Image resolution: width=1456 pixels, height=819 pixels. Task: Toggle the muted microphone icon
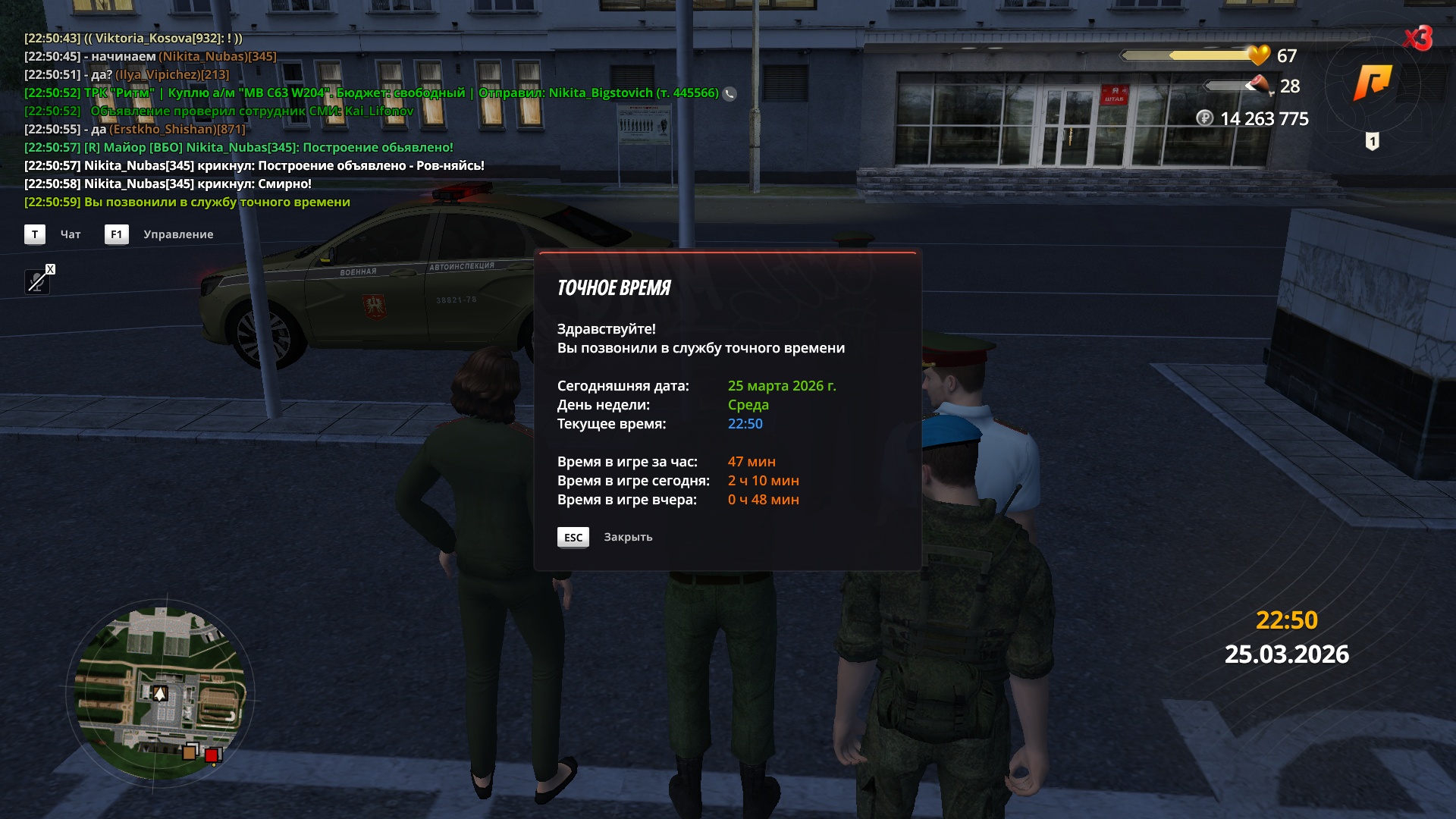coord(37,281)
